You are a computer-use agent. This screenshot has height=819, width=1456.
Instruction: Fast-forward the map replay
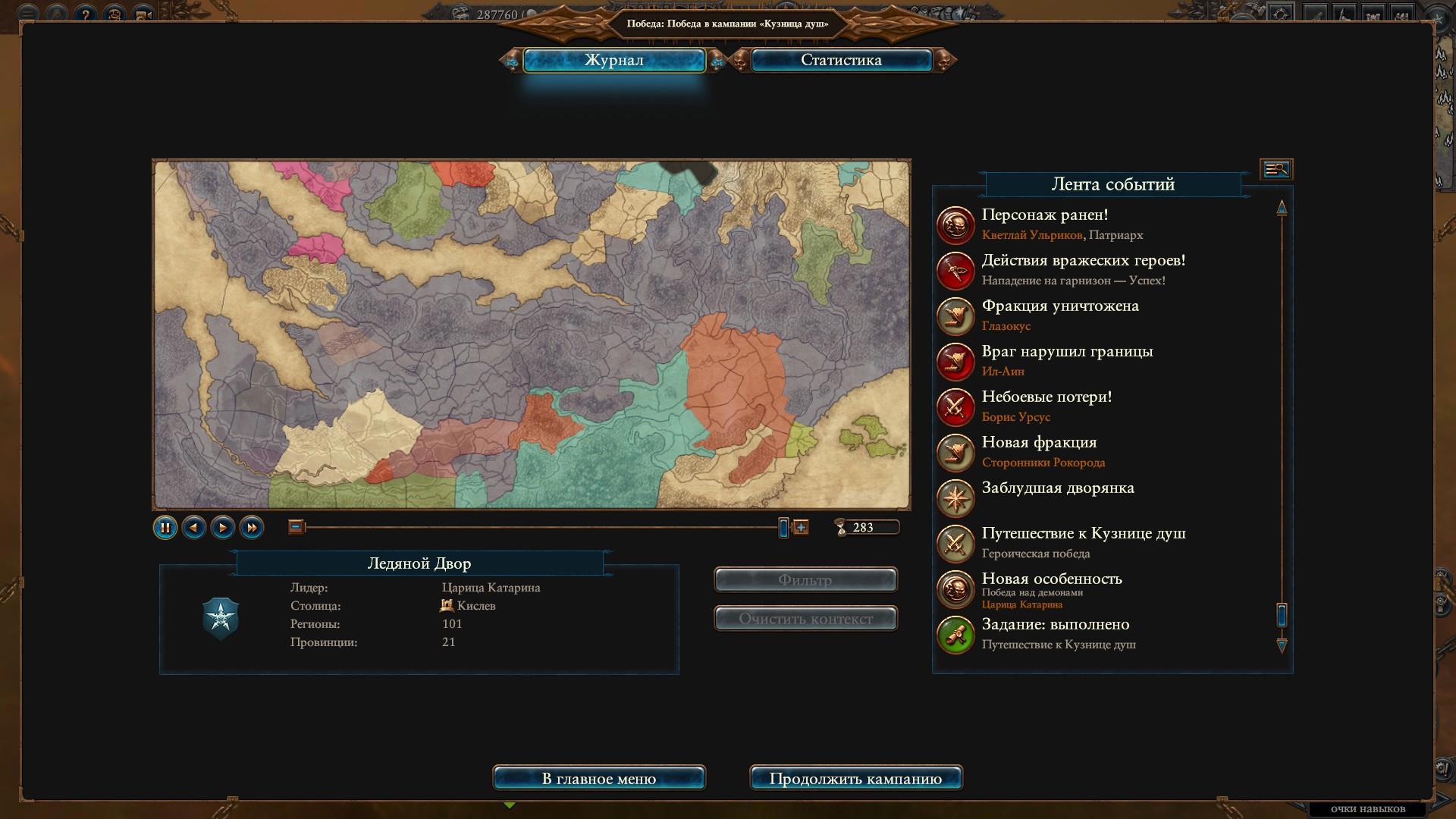(252, 528)
